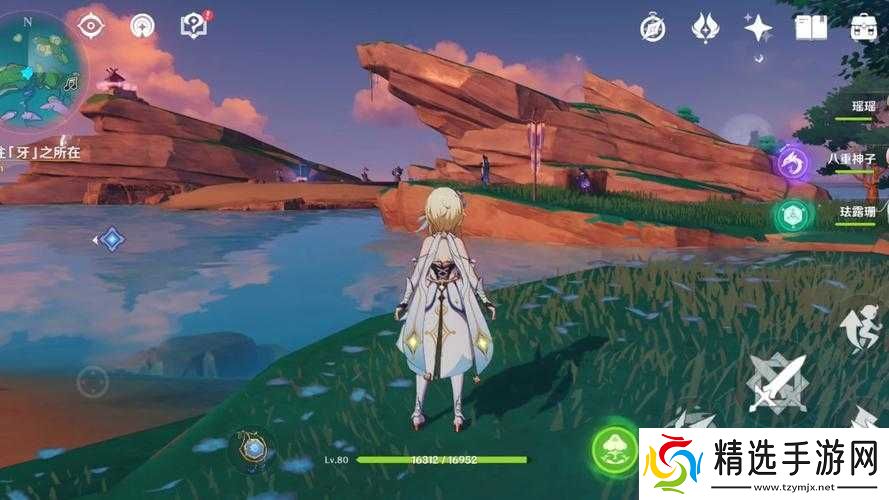889x500 pixels.
Task: Activate the purple Electro burst icon
Action: point(792,162)
